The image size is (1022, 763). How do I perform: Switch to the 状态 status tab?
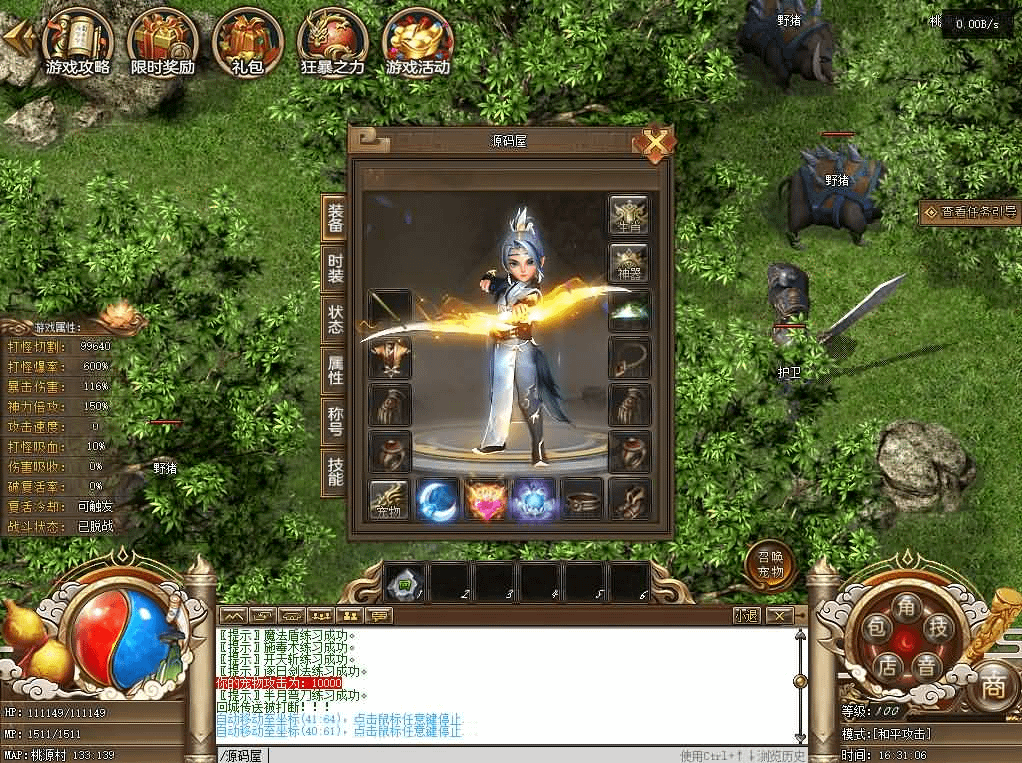pos(336,319)
